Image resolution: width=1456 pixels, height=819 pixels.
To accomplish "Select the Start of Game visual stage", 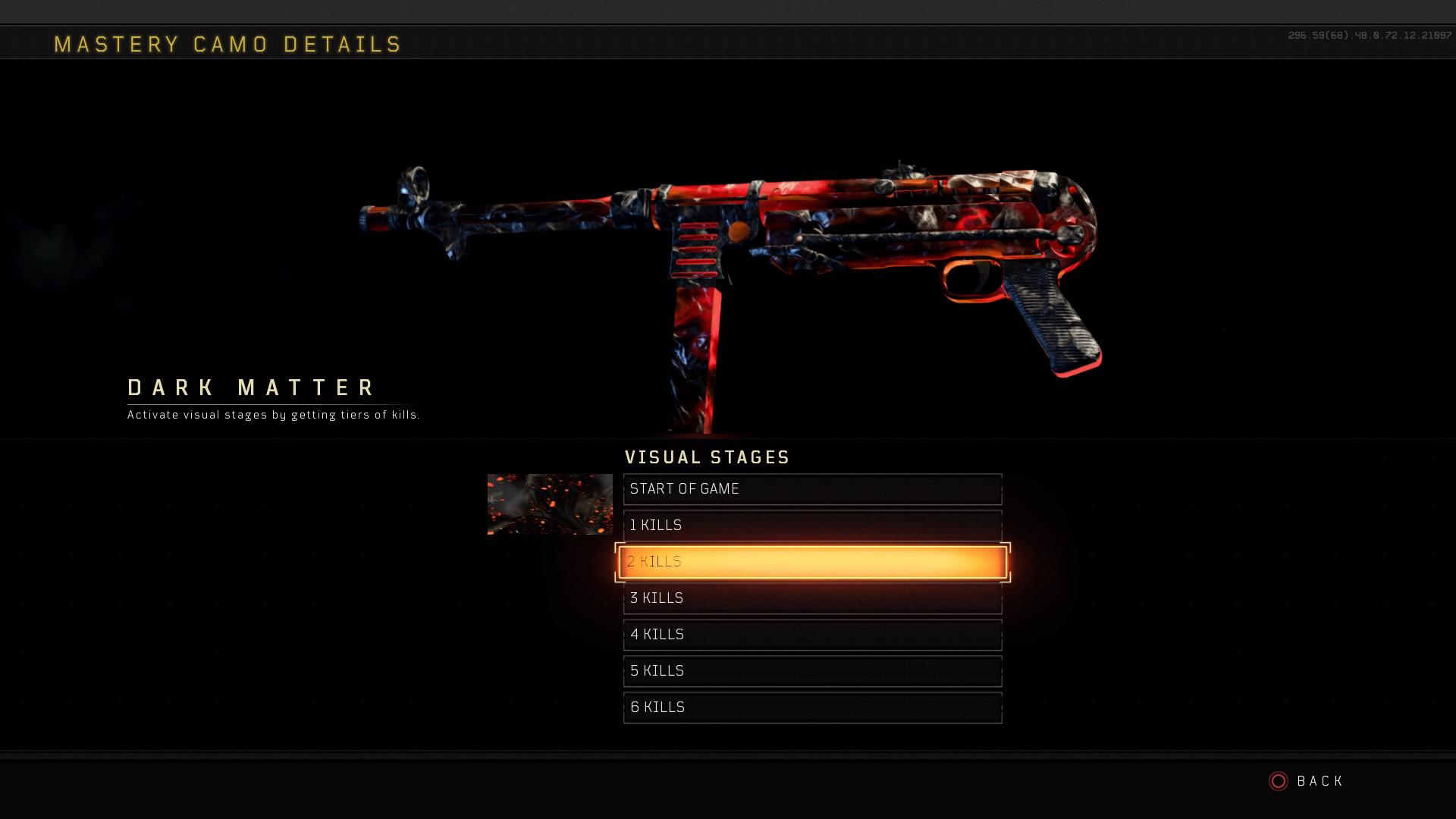I will coord(812,489).
